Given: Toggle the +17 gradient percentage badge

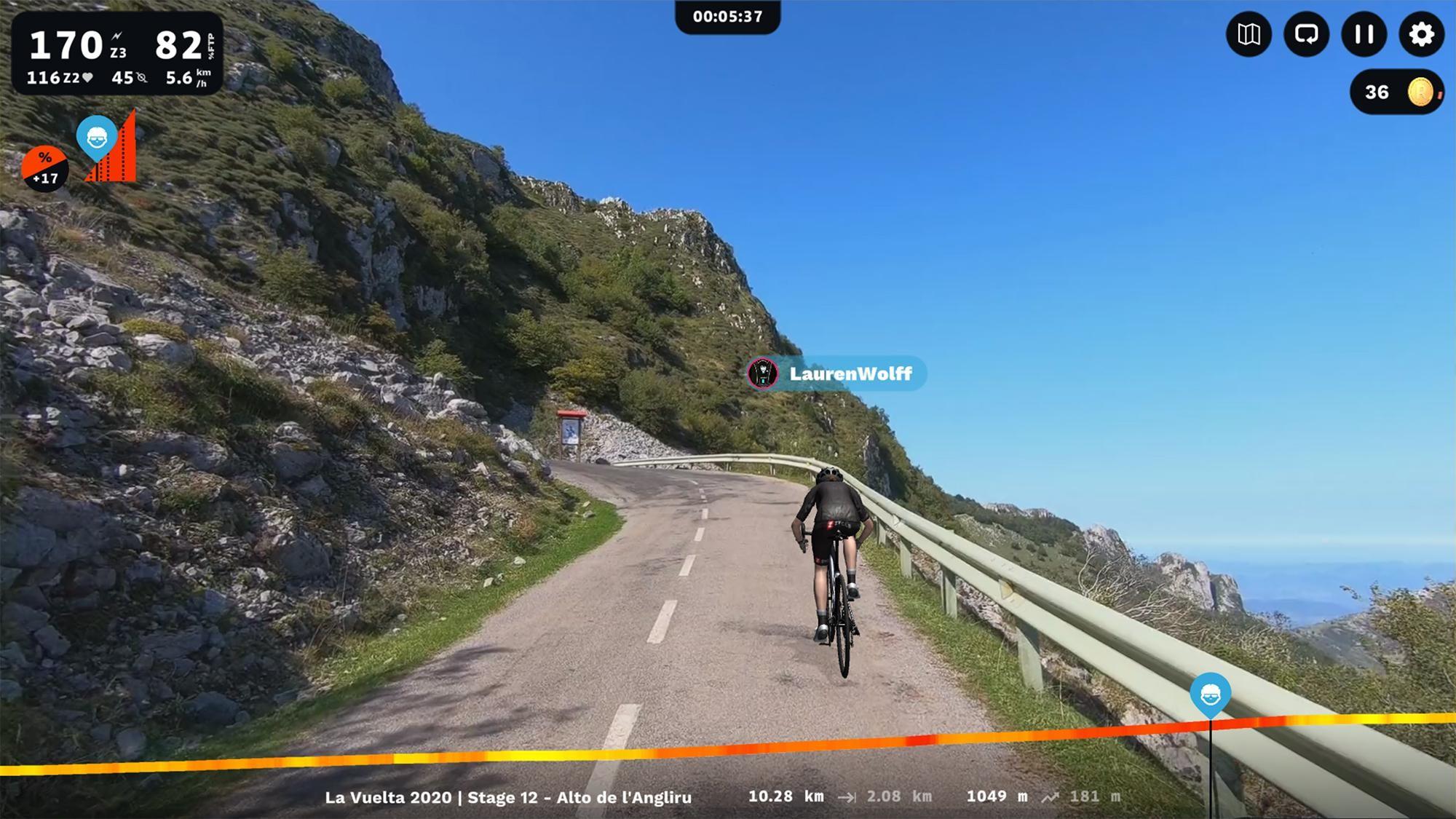Looking at the screenshot, I should click(45, 169).
